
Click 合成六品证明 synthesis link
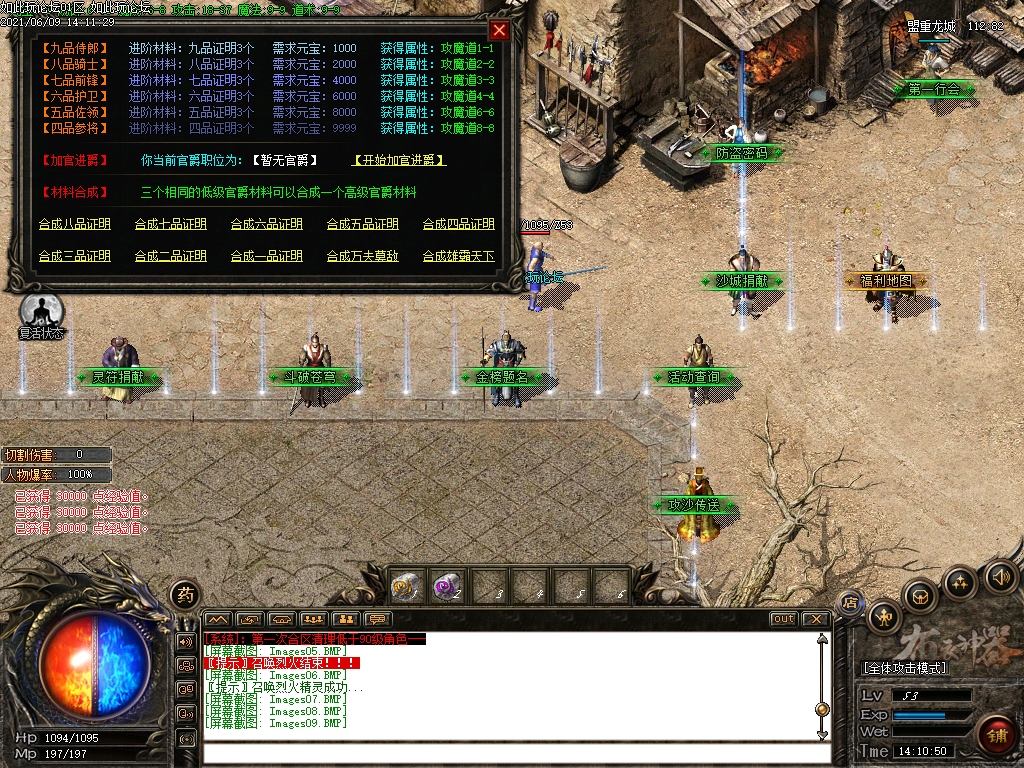coord(266,224)
